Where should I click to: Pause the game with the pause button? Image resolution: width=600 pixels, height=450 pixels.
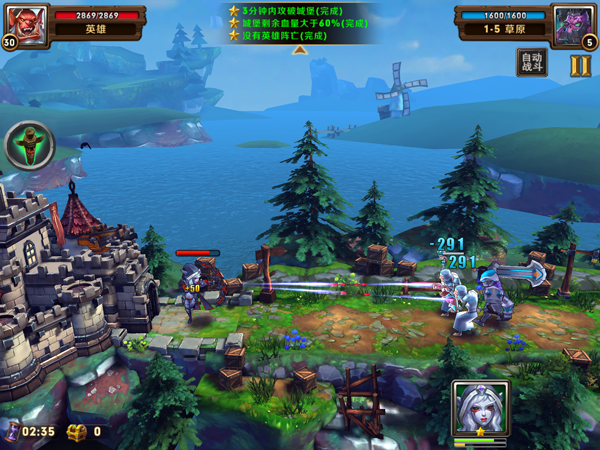point(580,65)
